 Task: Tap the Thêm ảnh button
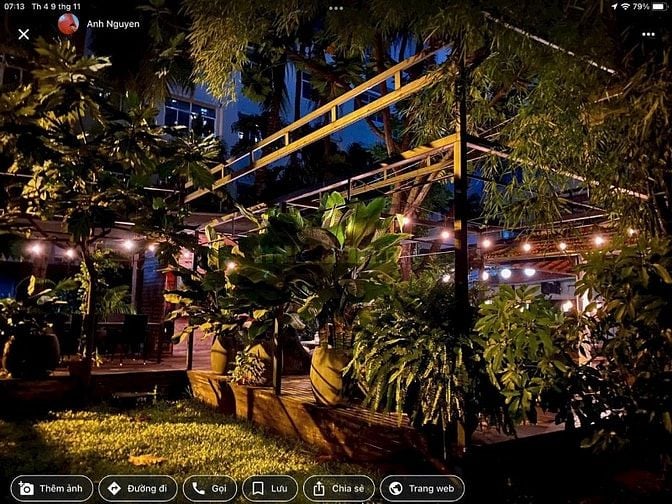[x=52, y=488]
